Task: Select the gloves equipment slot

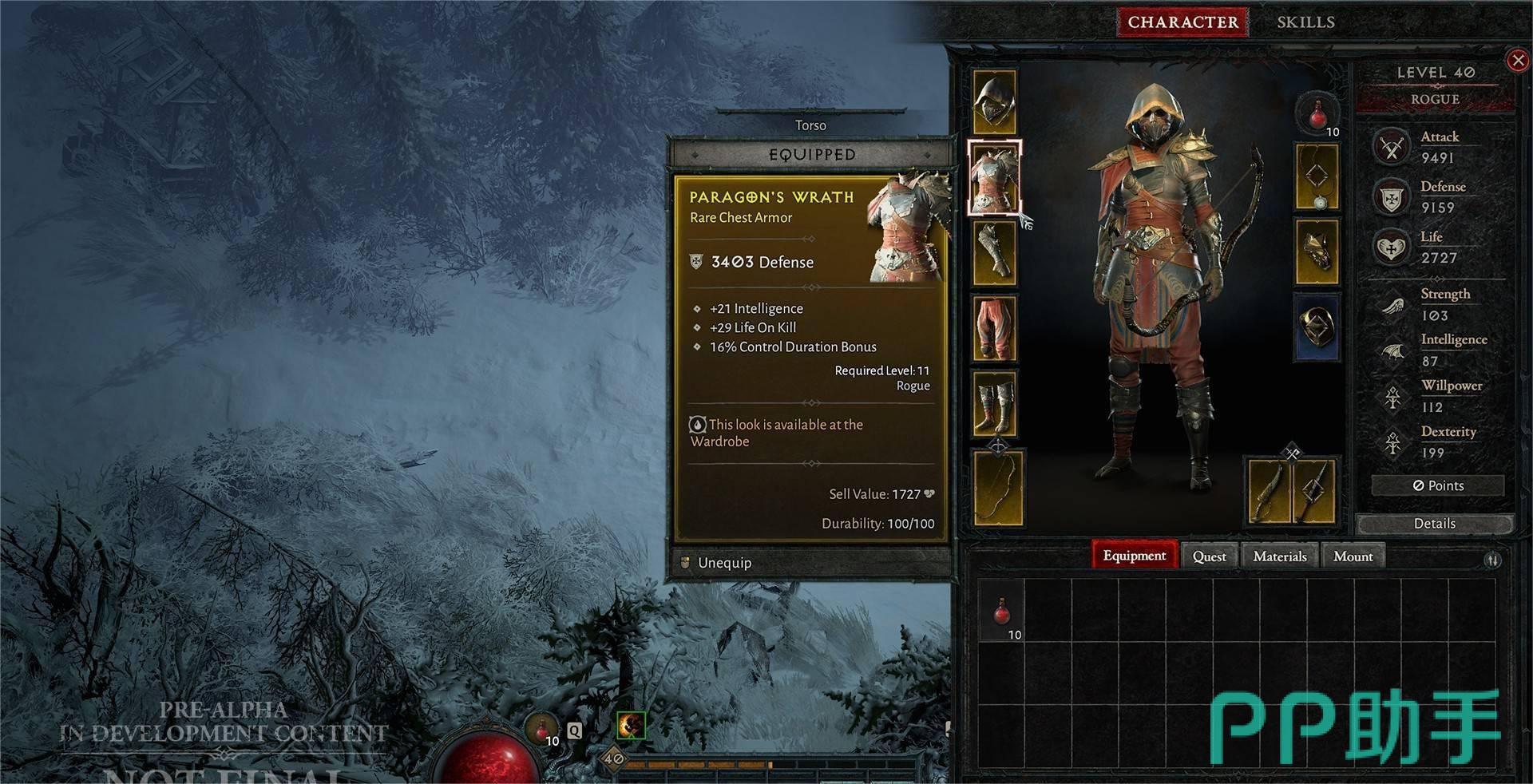Action: 994,253
